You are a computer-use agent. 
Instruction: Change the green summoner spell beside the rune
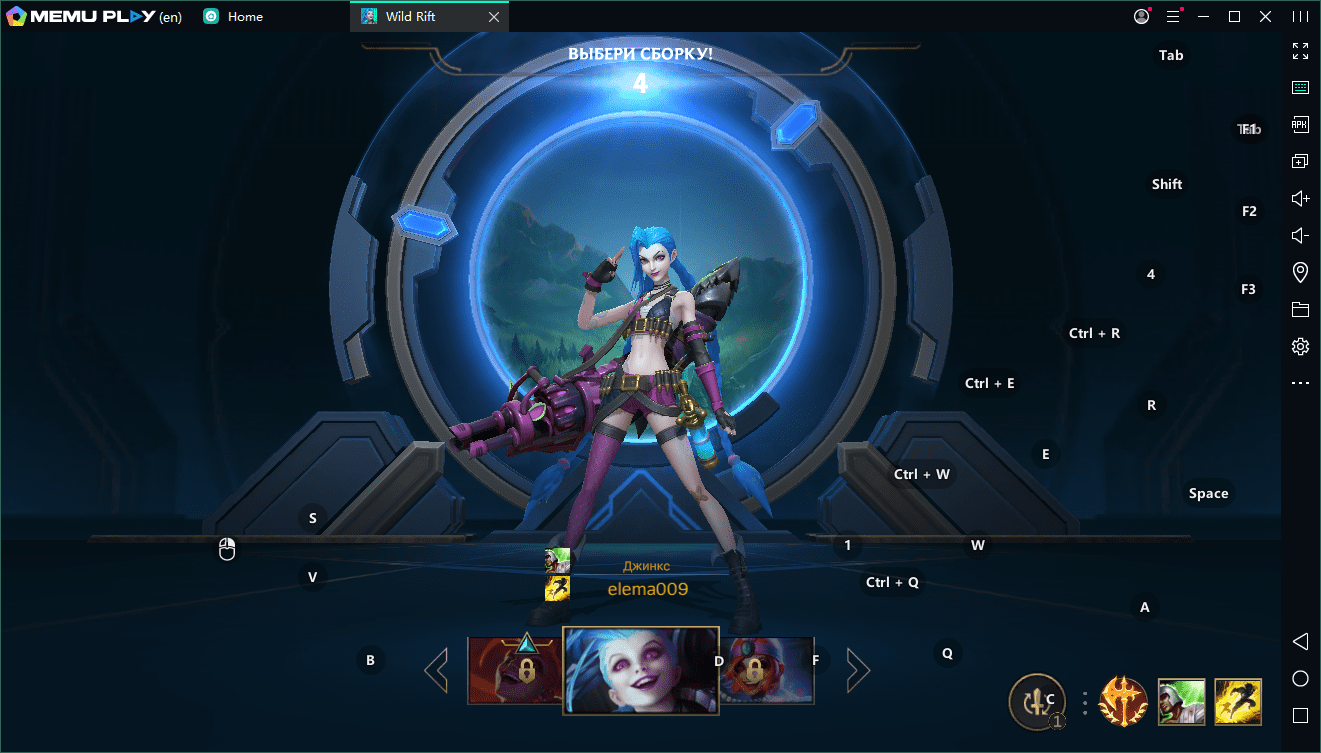click(x=1181, y=701)
